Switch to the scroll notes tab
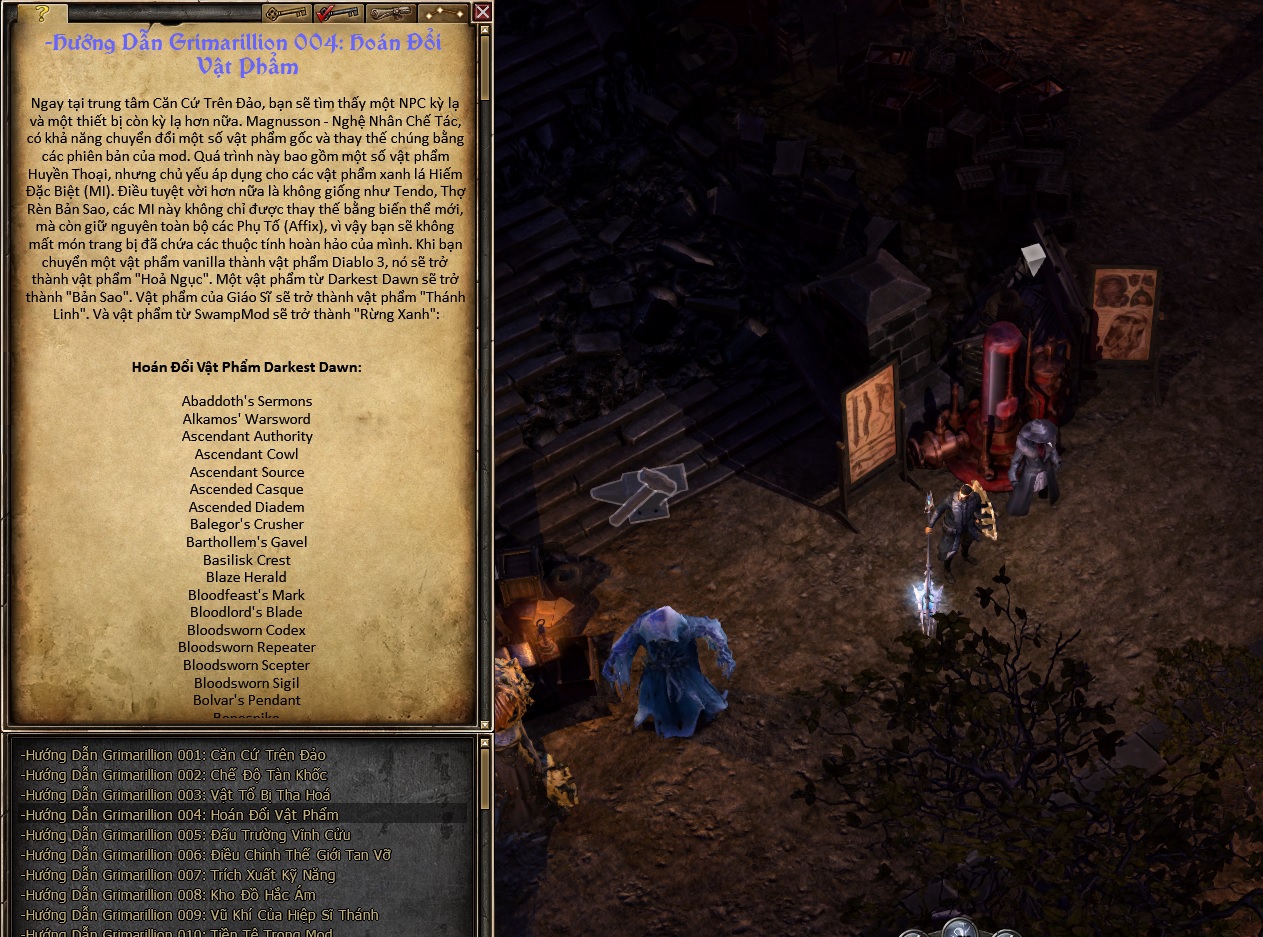Viewport: 1263px width, 937px height. [391, 13]
